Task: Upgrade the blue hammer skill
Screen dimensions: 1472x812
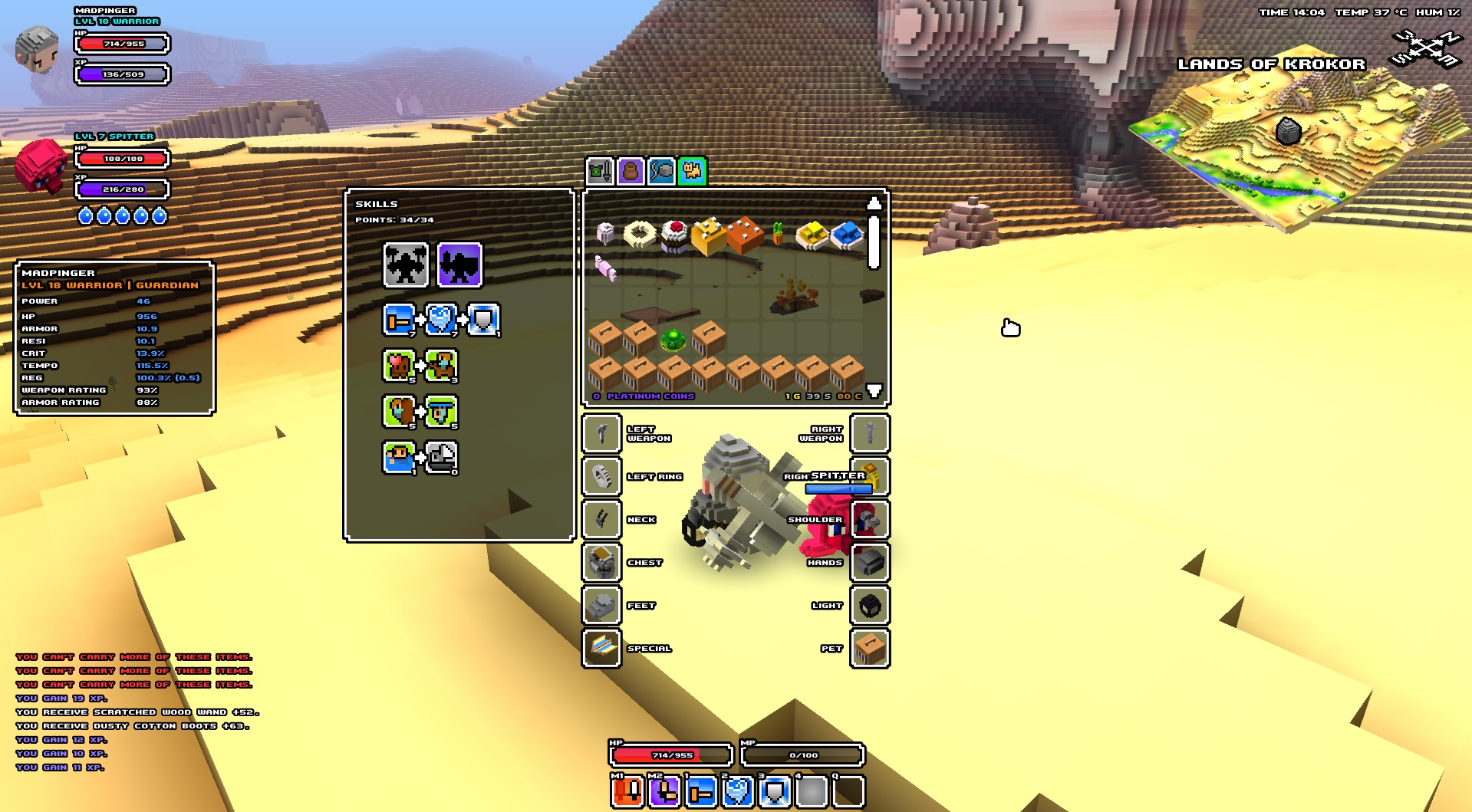Action: (399, 320)
